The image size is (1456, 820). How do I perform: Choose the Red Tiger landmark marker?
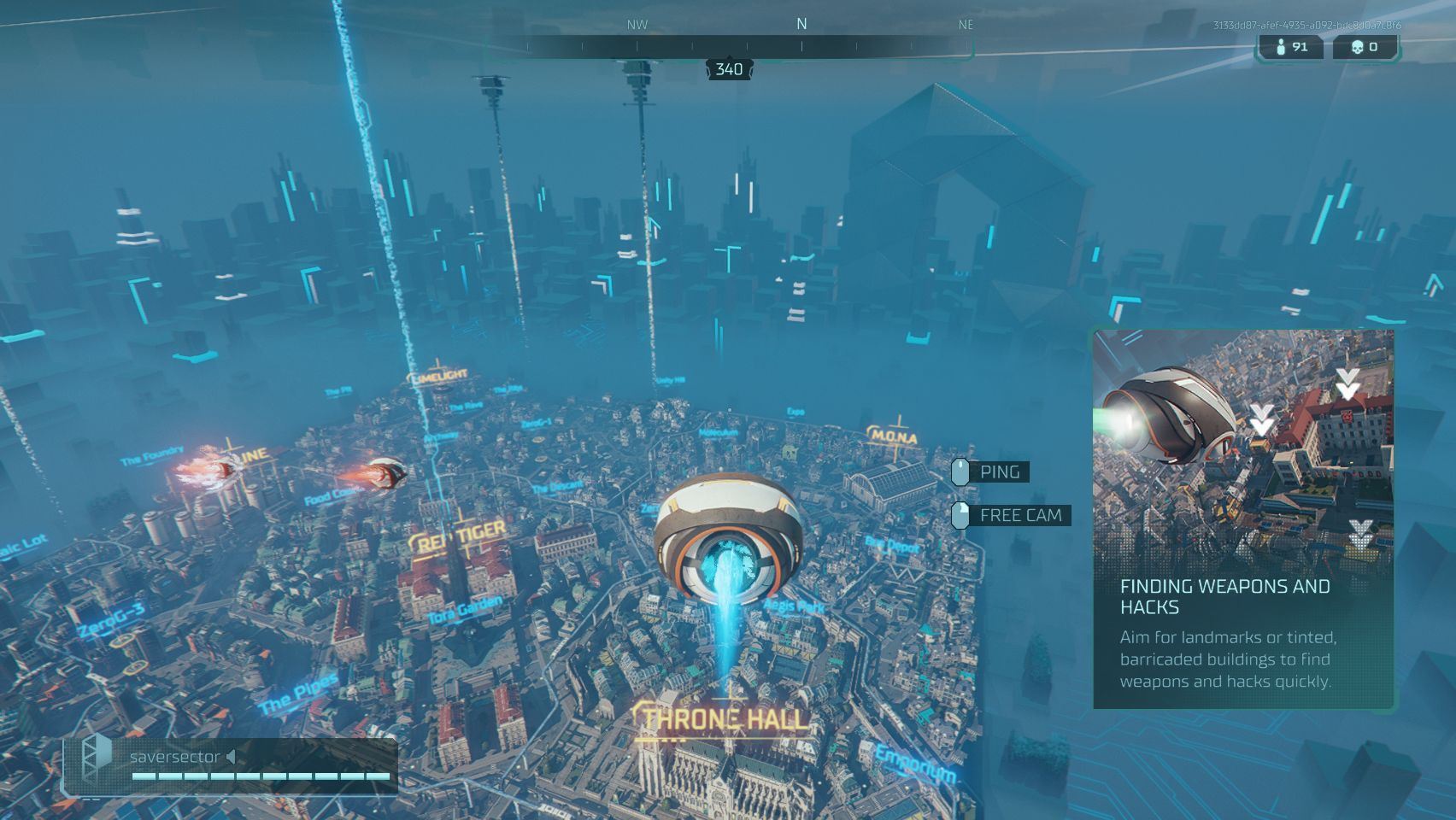coord(459,536)
